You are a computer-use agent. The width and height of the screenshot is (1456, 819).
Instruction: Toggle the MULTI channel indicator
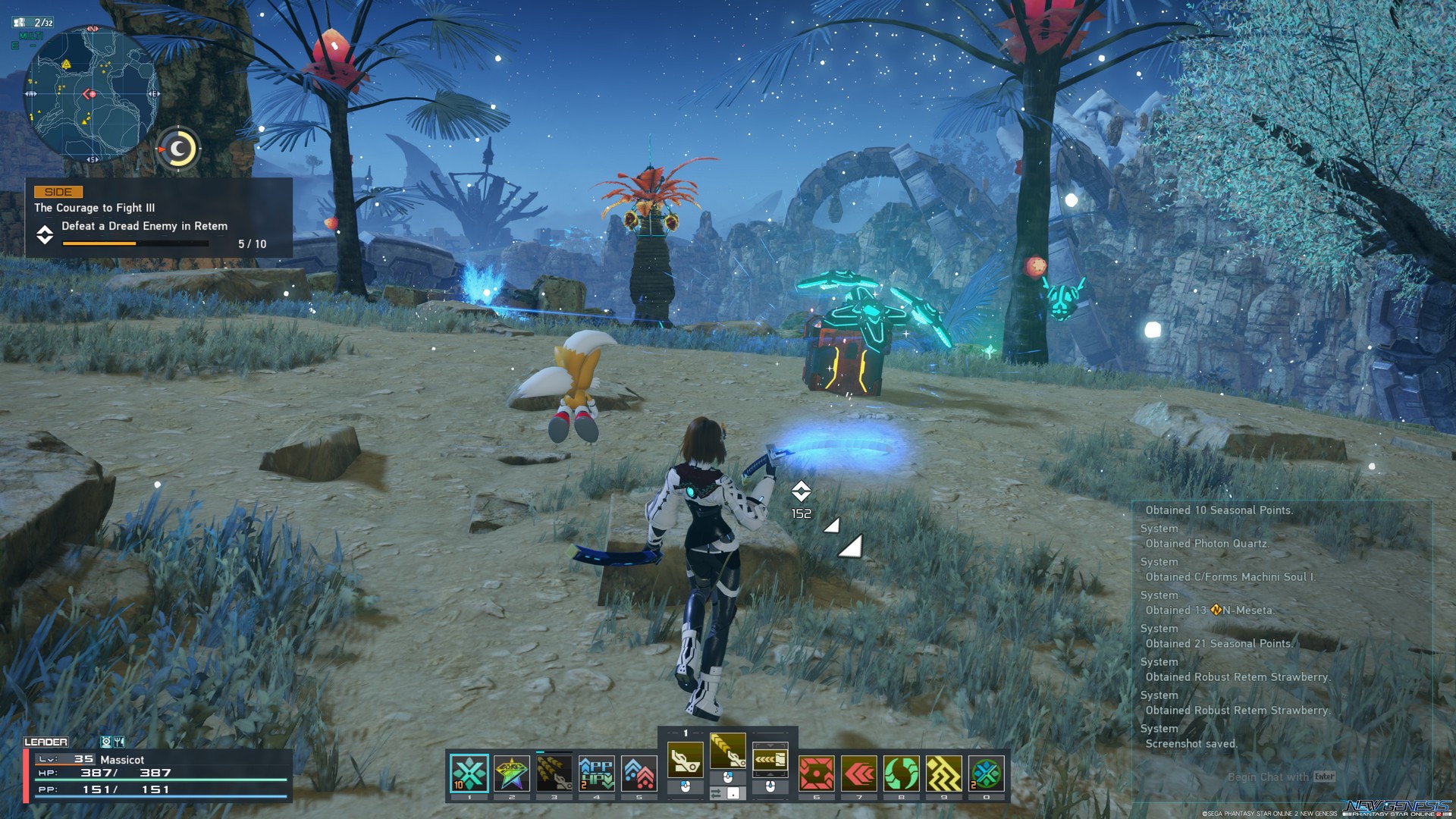[31, 36]
